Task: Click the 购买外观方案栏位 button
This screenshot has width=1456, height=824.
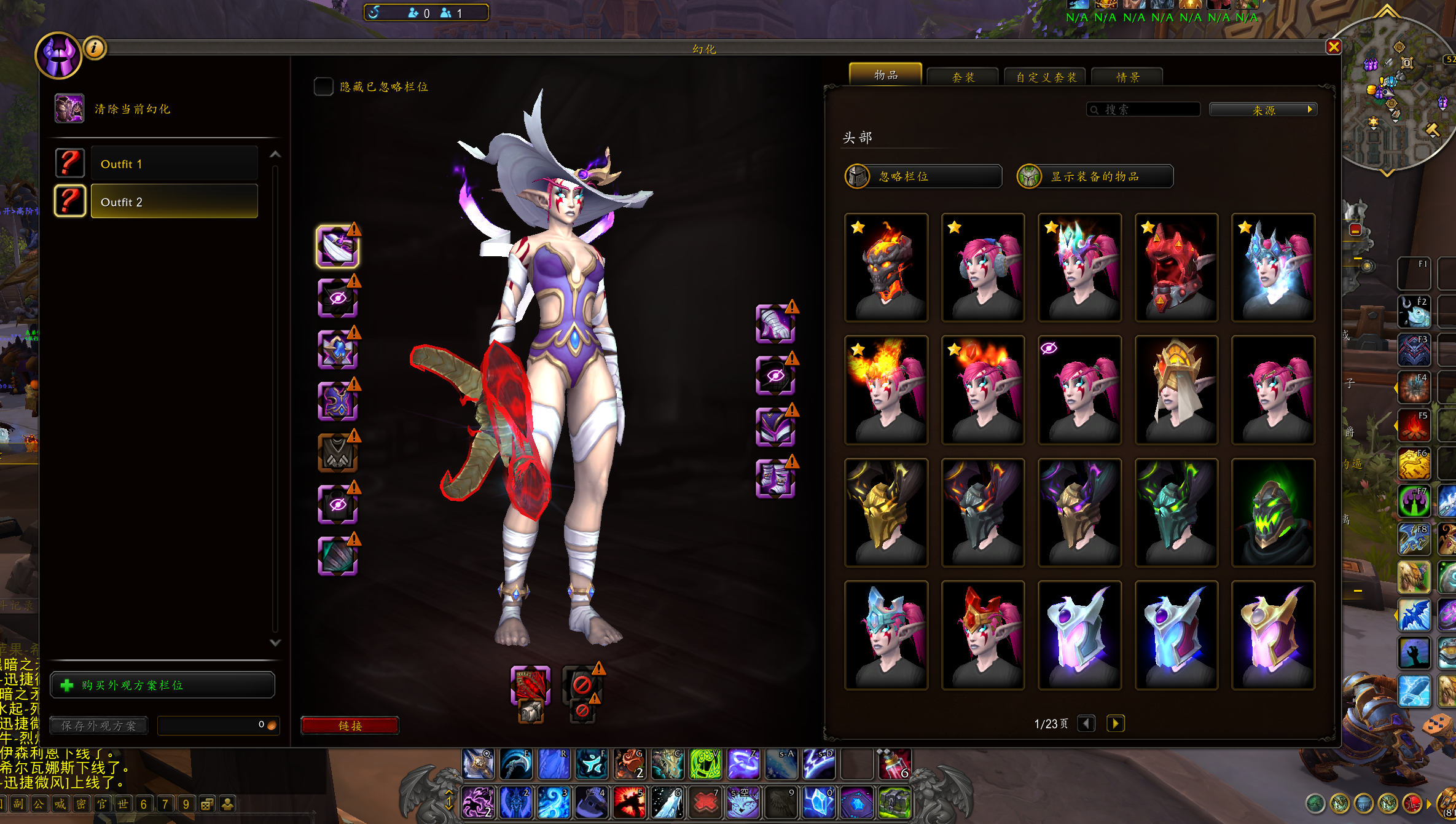Action: (x=163, y=685)
